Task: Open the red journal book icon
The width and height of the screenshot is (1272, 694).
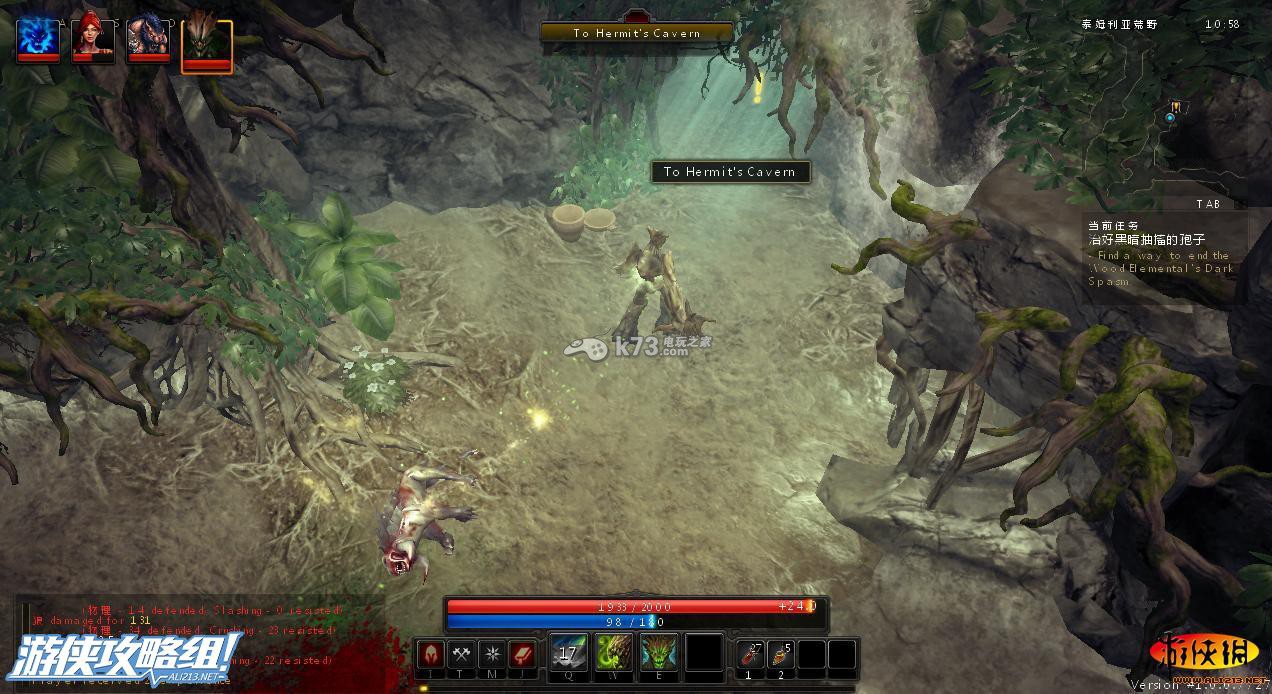Action: pyautogui.click(x=523, y=655)
